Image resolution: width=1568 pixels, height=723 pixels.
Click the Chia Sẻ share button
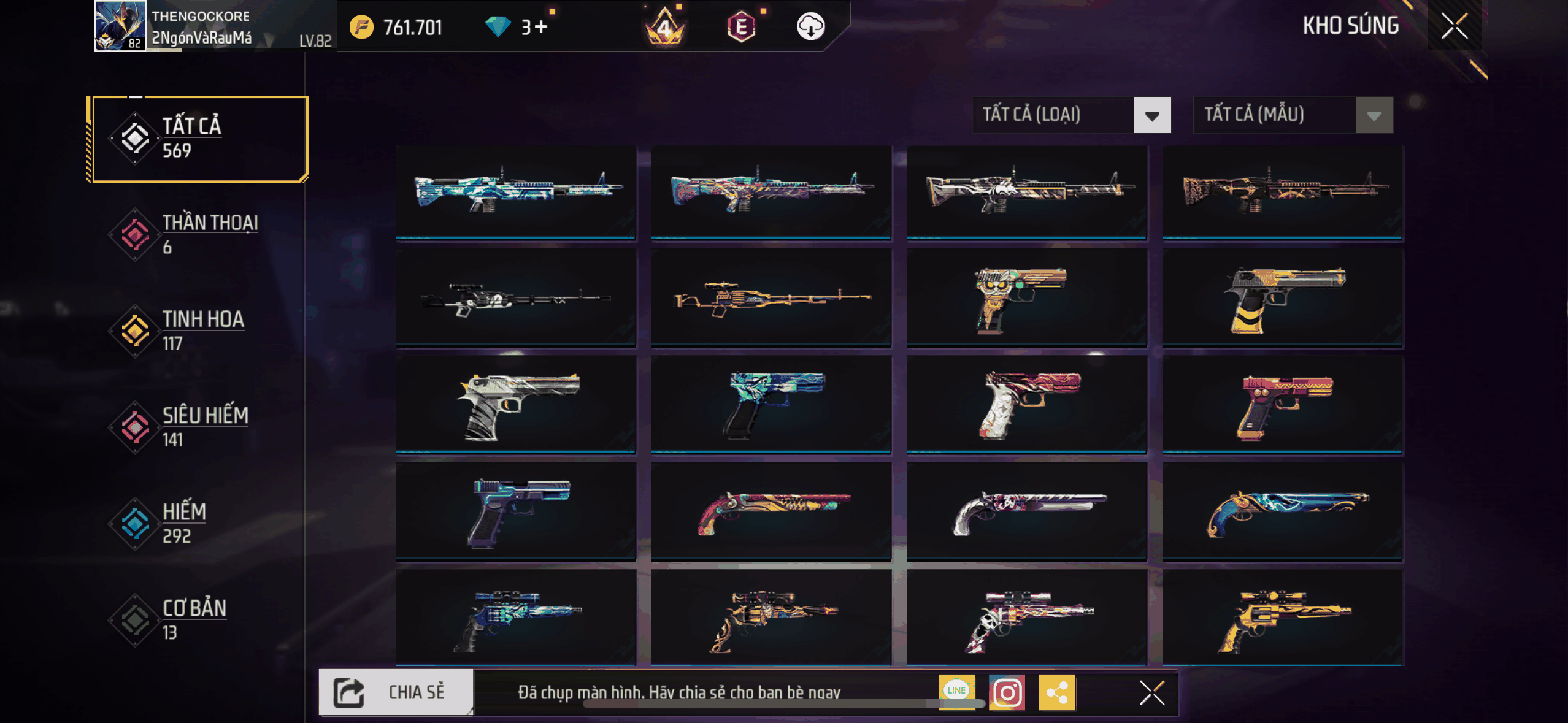click(x=396, y=692)
